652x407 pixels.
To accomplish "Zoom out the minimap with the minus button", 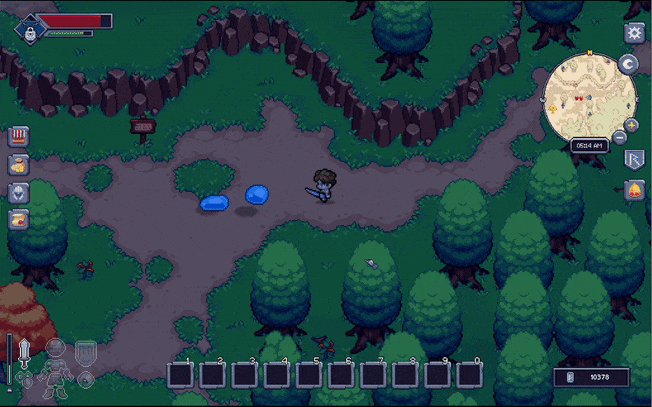I will coord(620,137).
